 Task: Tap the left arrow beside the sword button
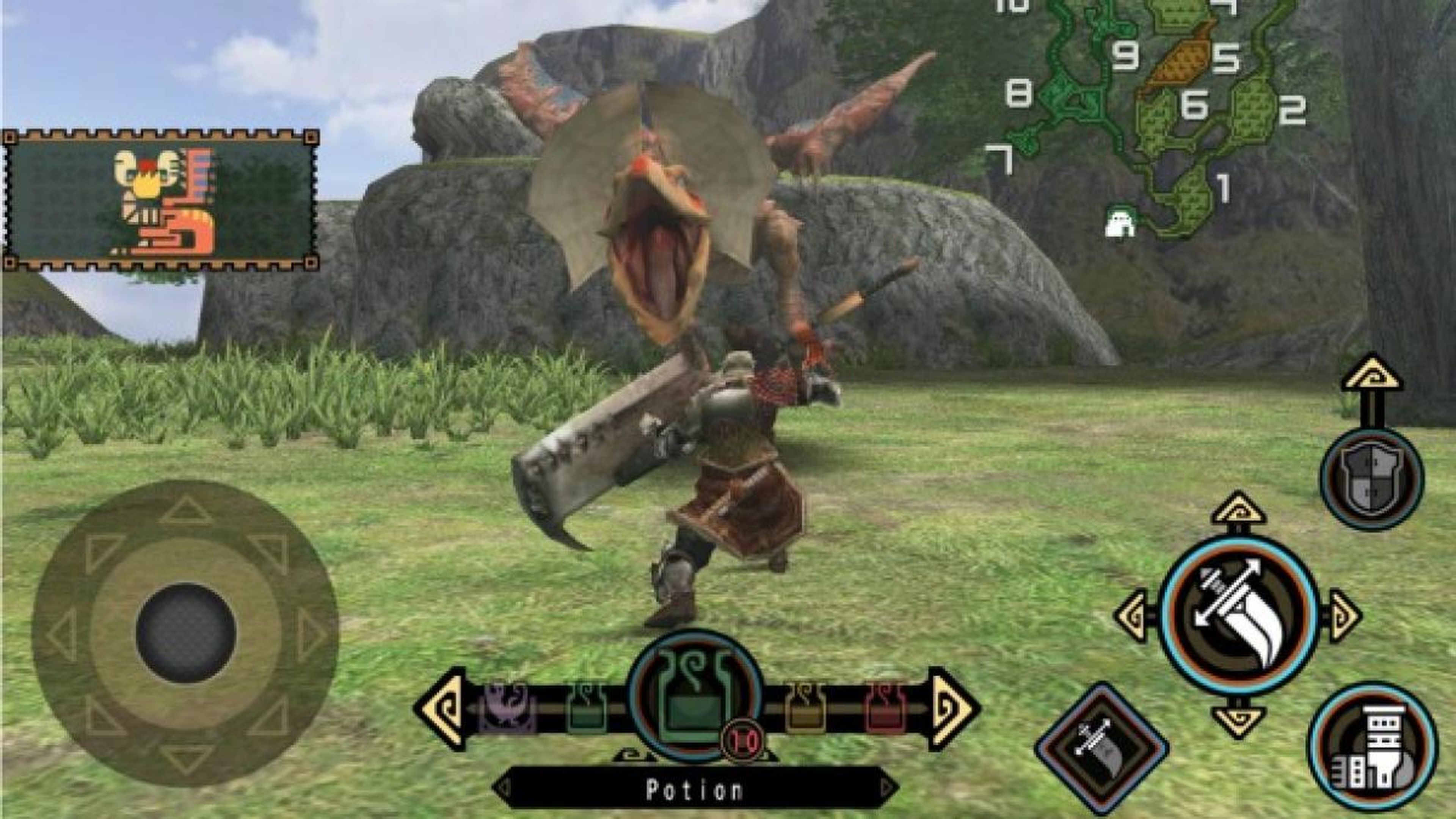coord(1132,616)
